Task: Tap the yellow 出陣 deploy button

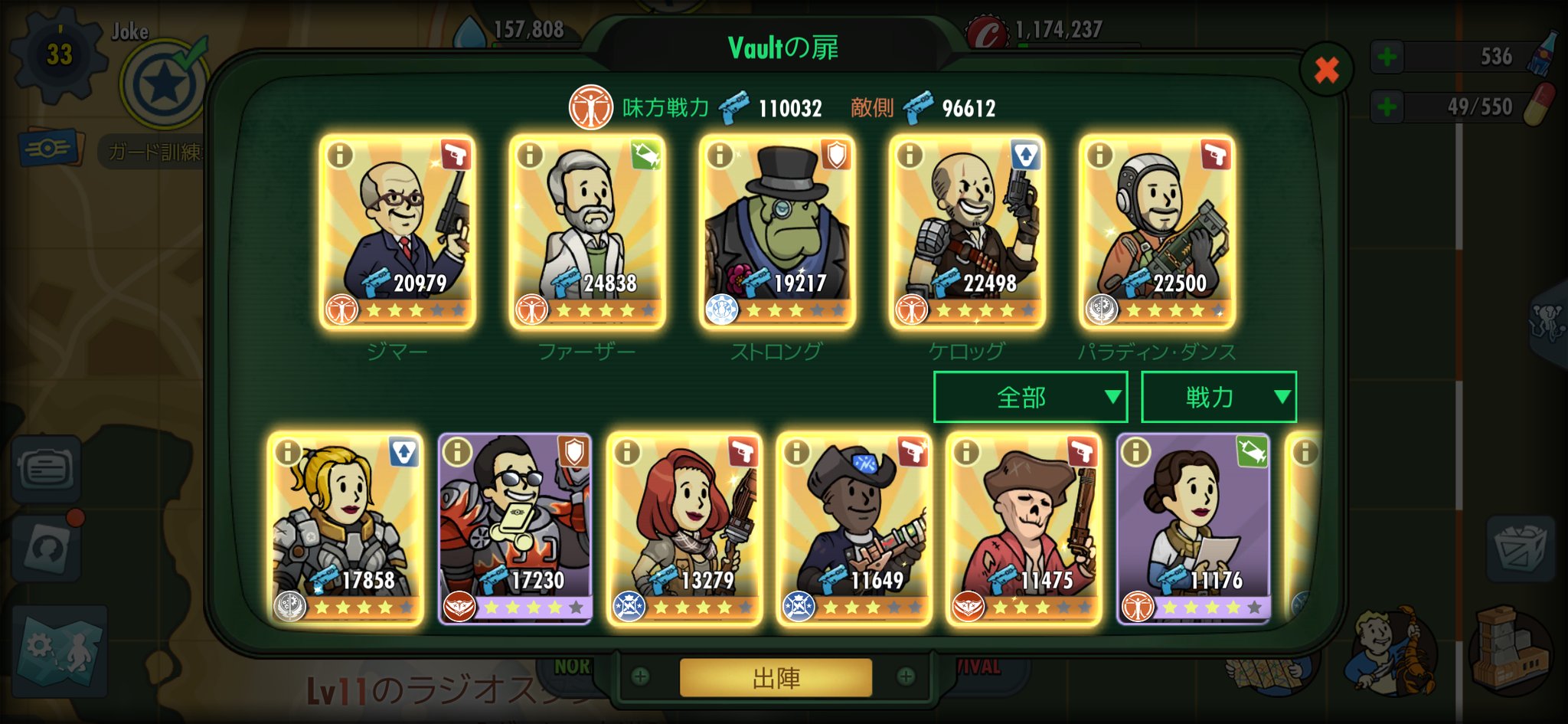Action: coord(775,677)
